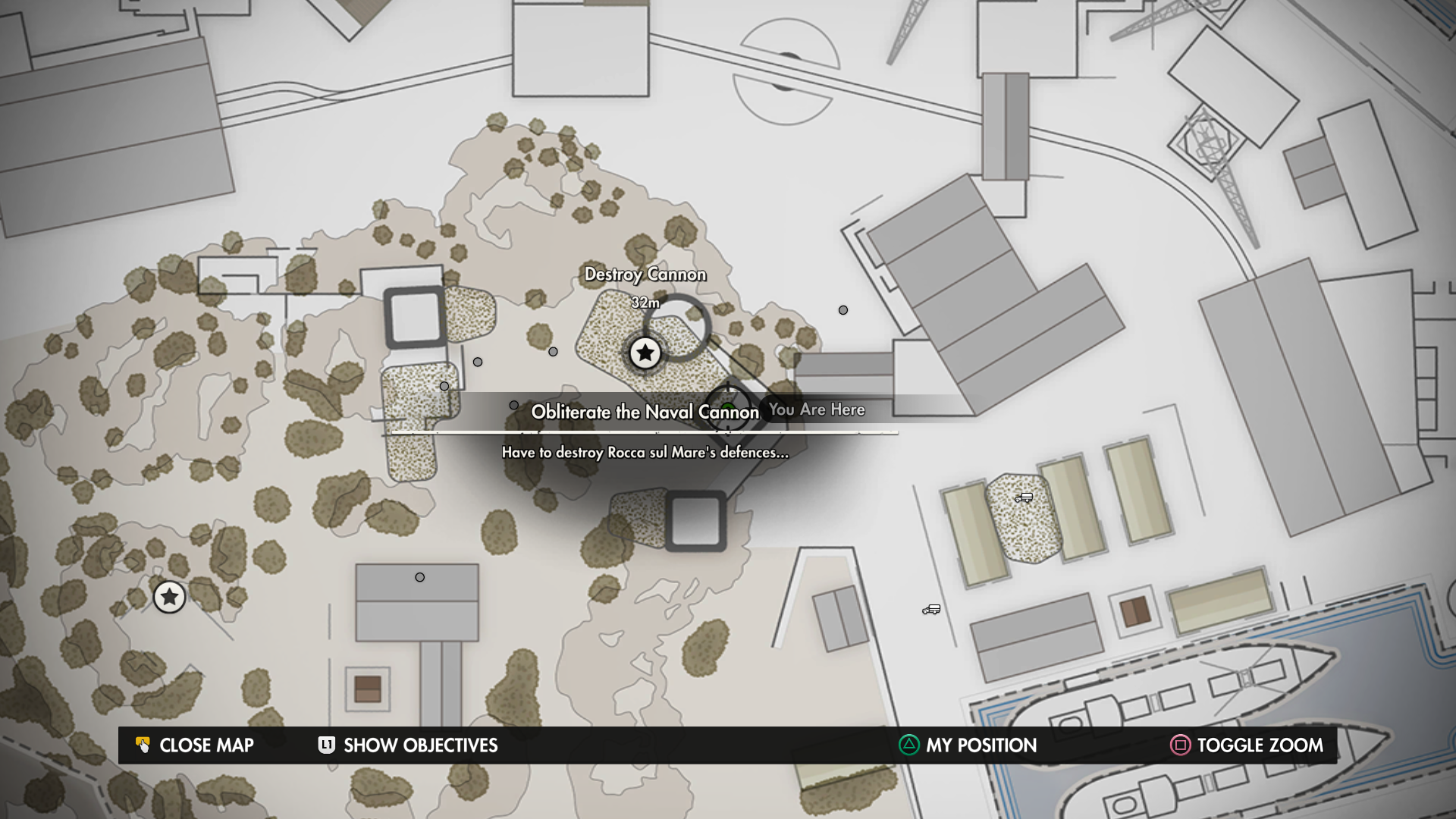The height and width of the screenshot is (819, 1456).
Task: Show the objectives list
Action: click(408, 745)
